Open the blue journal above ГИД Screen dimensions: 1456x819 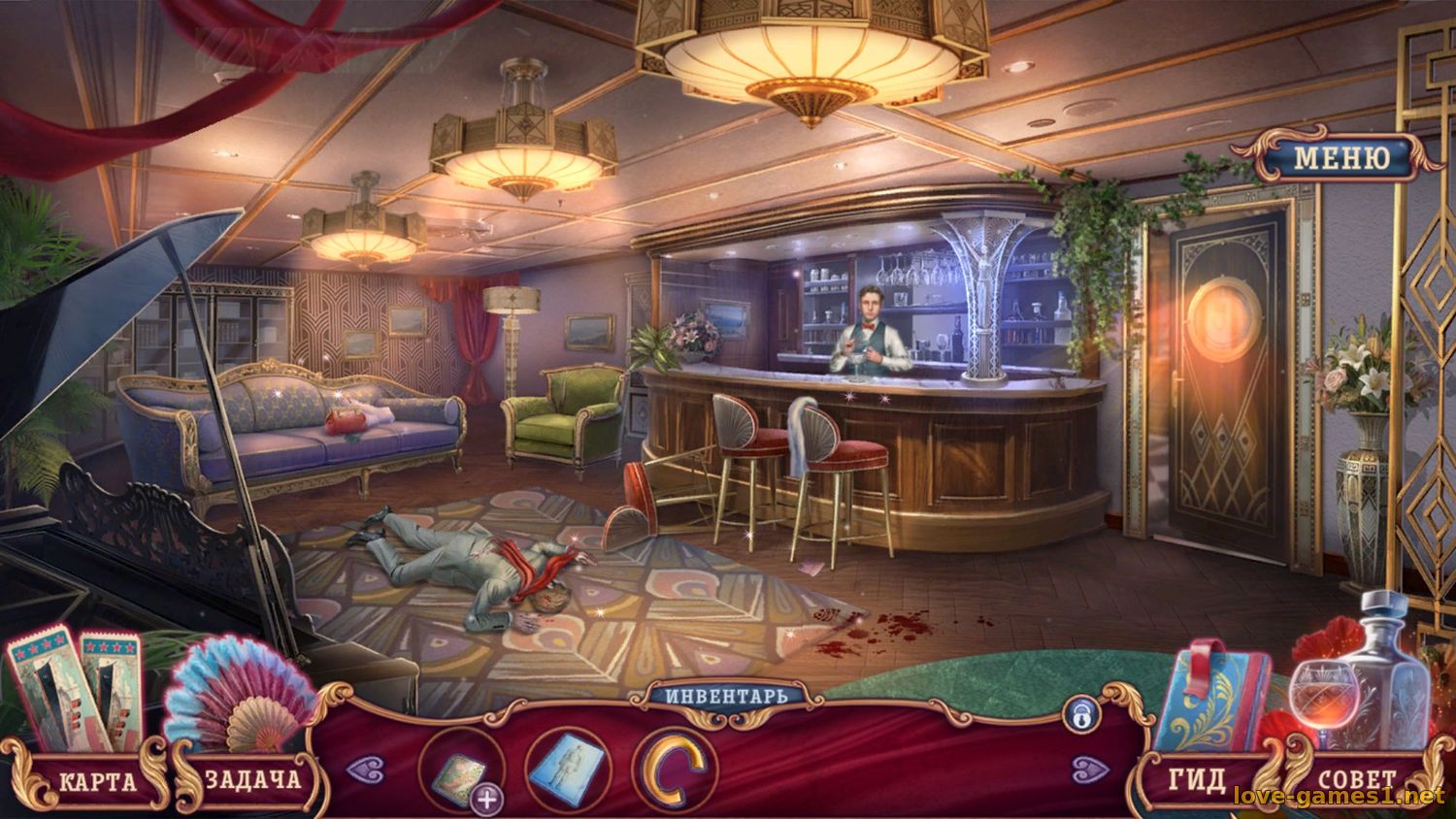tap(1213, 699)
